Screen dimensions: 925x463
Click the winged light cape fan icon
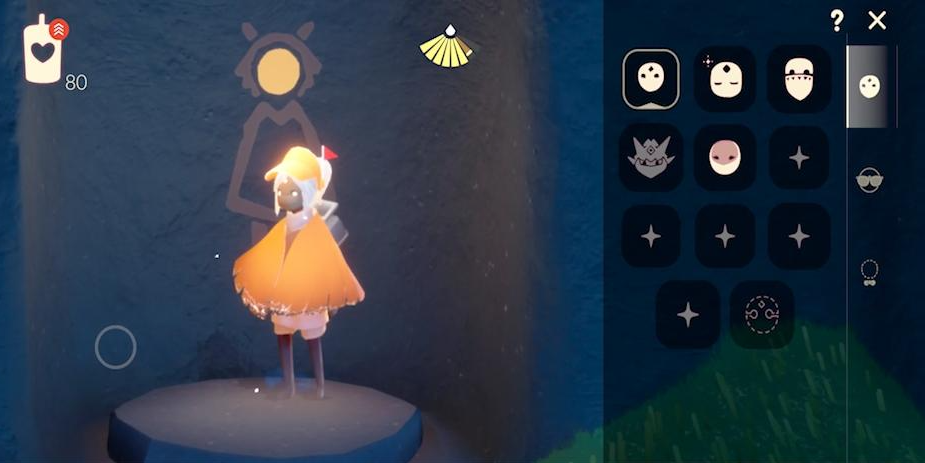pos(446,48)
